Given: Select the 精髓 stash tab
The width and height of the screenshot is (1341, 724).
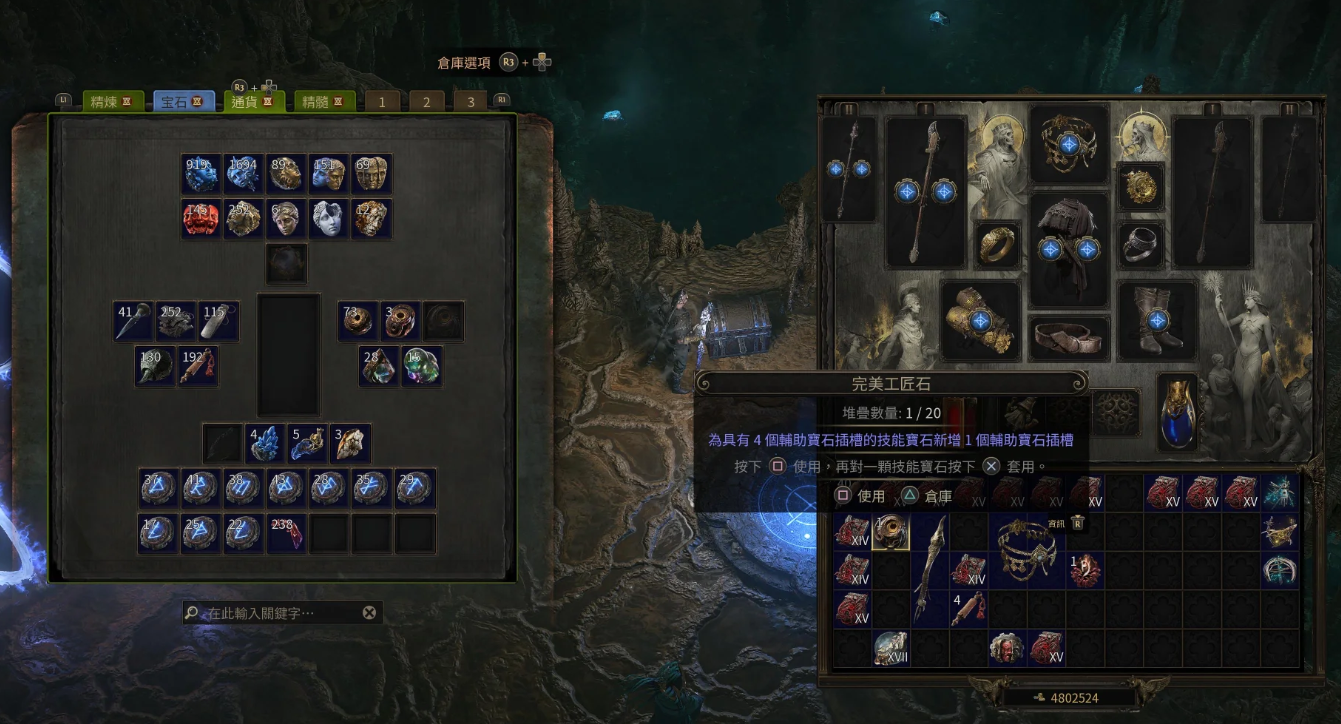Looking at the screenshot, I should point(327,102).
